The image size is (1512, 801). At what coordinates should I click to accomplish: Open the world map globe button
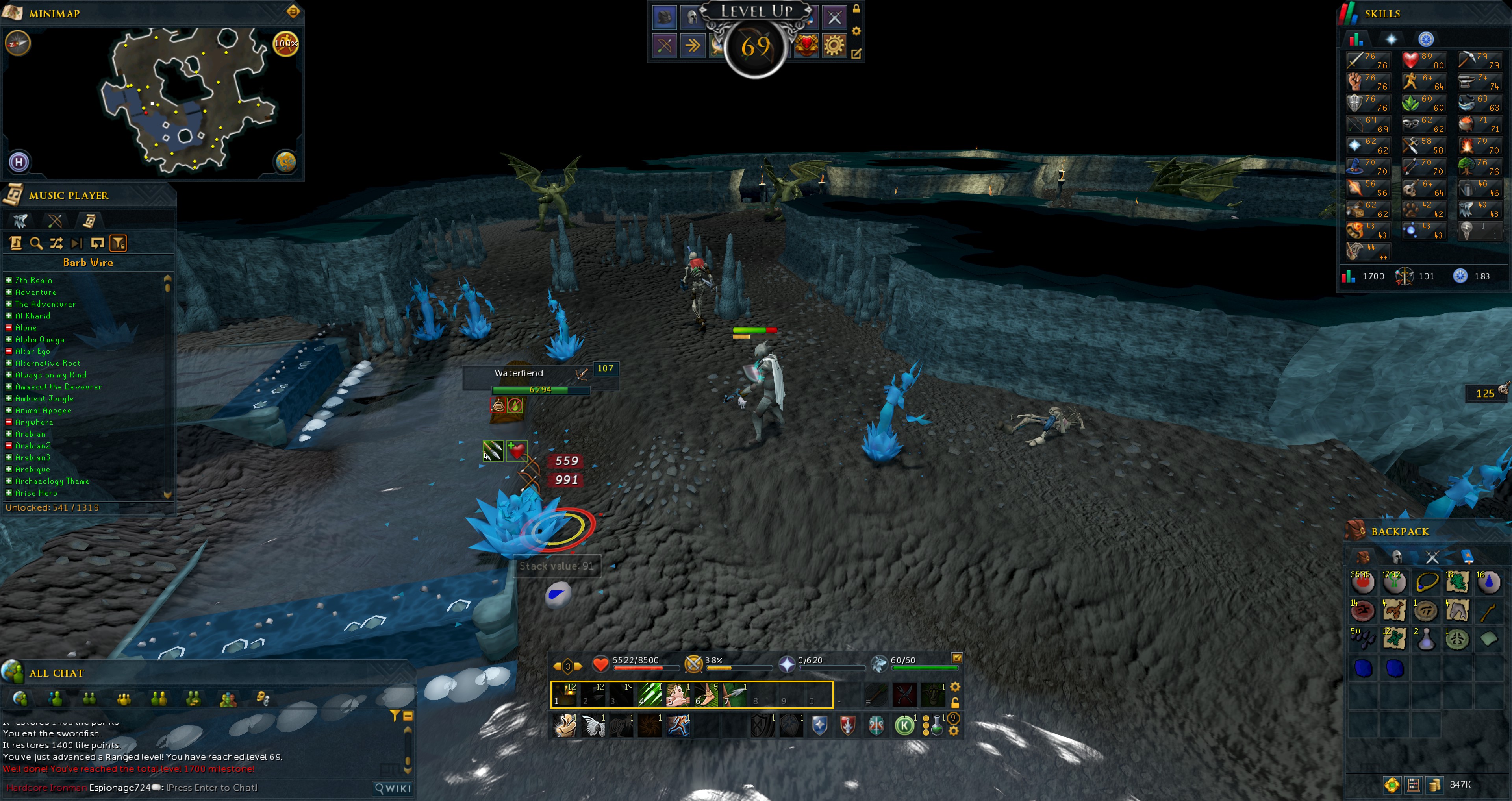pos(286,162)
